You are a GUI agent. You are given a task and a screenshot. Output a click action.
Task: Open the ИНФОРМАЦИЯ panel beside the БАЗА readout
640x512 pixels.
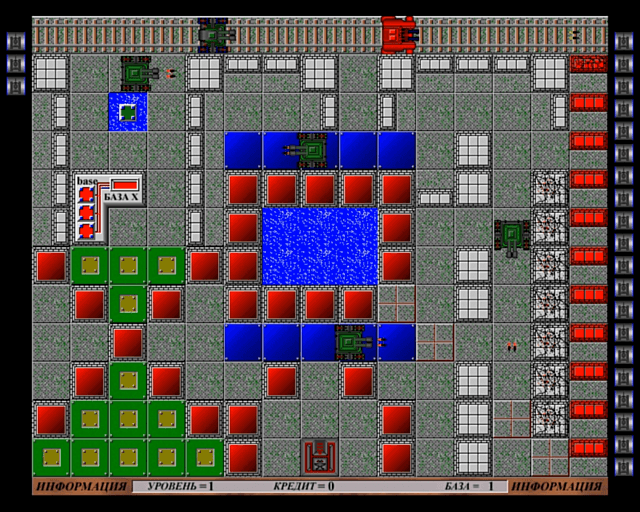click(x=557, y=487)
